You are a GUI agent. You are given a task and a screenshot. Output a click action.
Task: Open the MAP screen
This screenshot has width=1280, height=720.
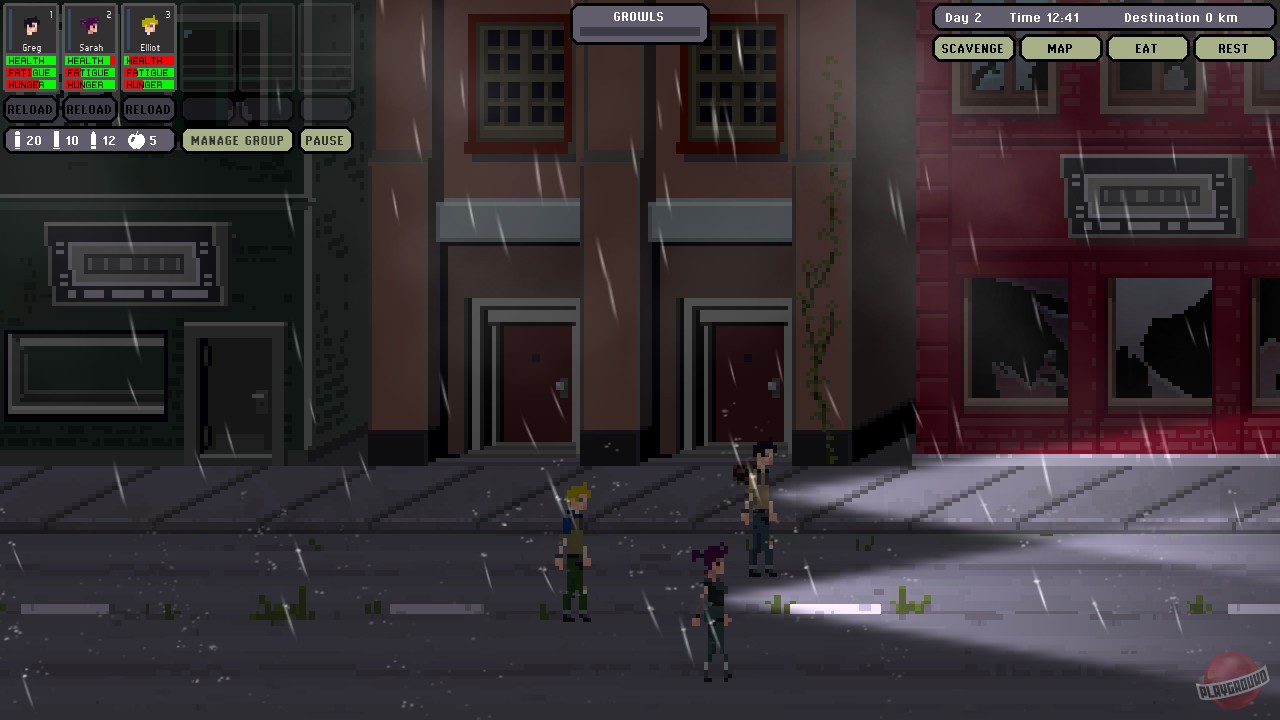point(1060,47)
